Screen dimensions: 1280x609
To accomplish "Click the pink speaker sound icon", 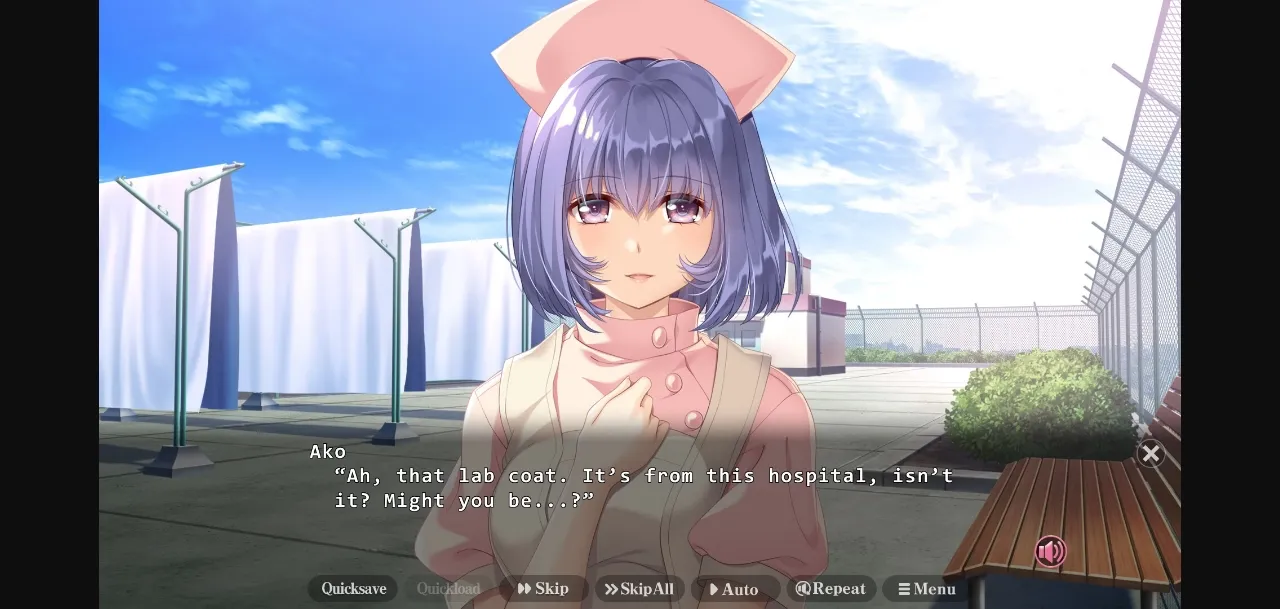I will [1050, 551].
